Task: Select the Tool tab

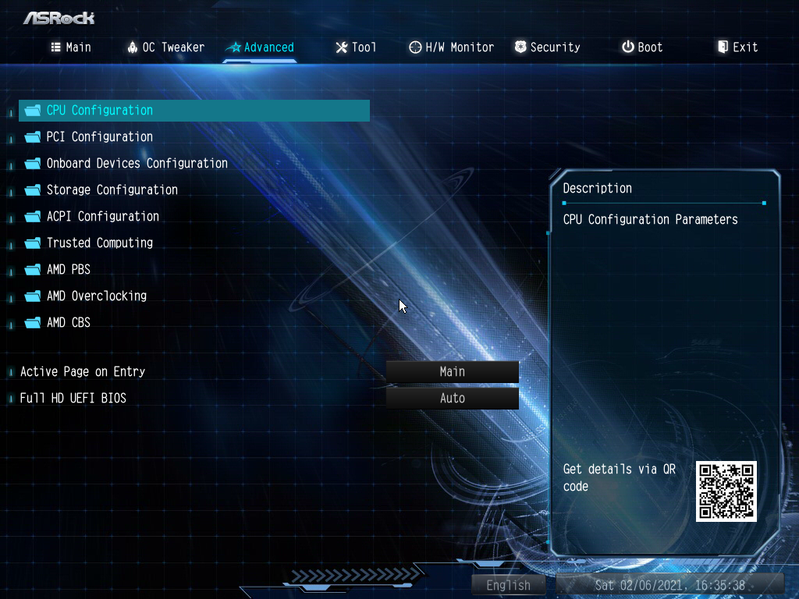Action: click(356, 47)
